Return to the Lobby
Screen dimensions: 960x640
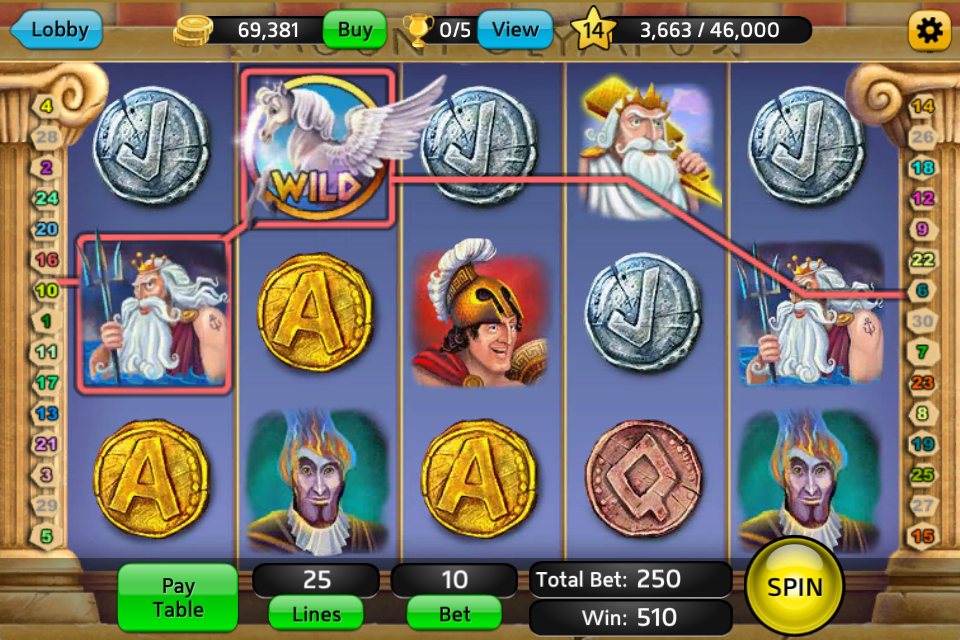[57, 30]
